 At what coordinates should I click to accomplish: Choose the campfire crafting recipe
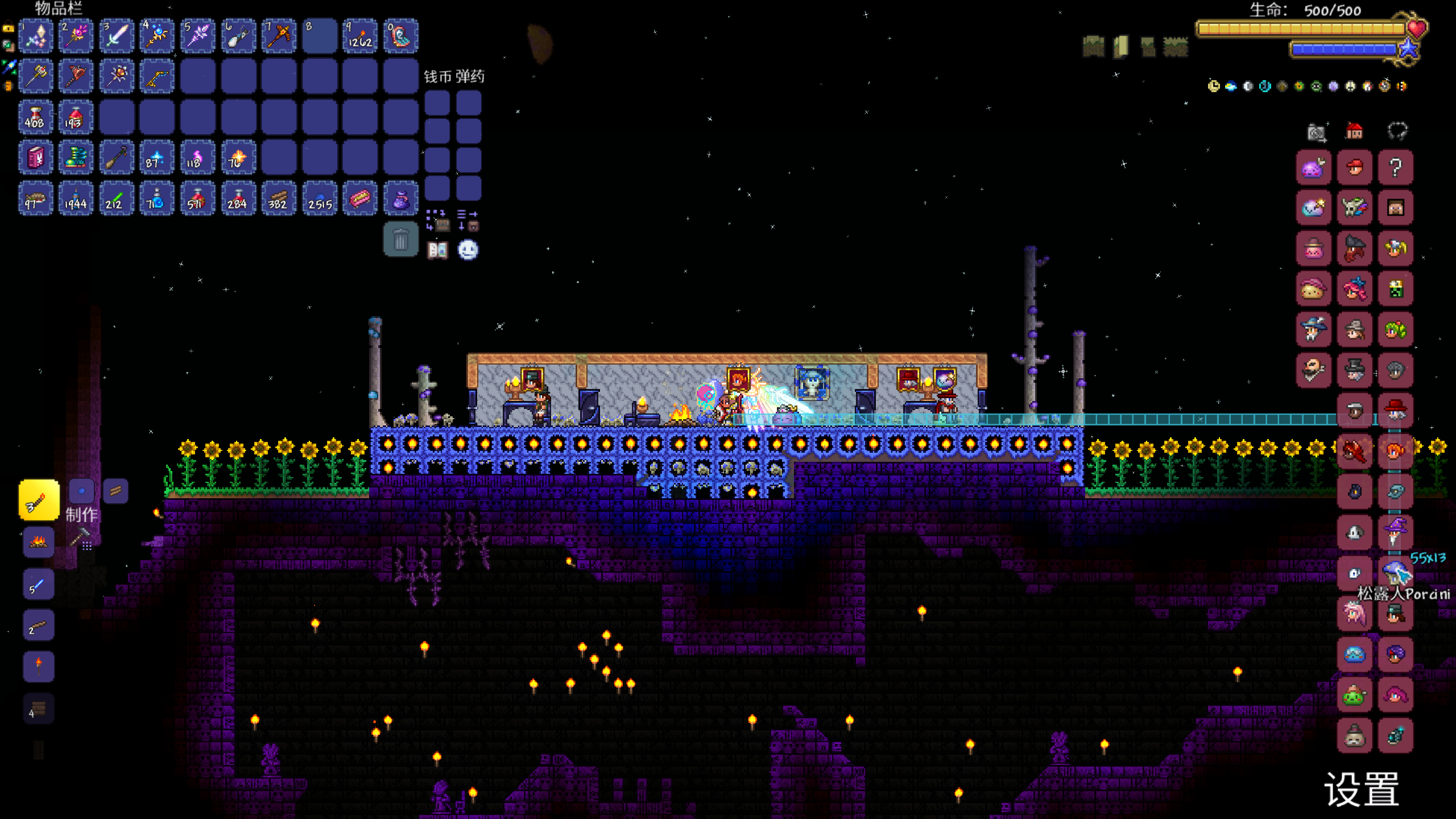click(x=39, y=542)
